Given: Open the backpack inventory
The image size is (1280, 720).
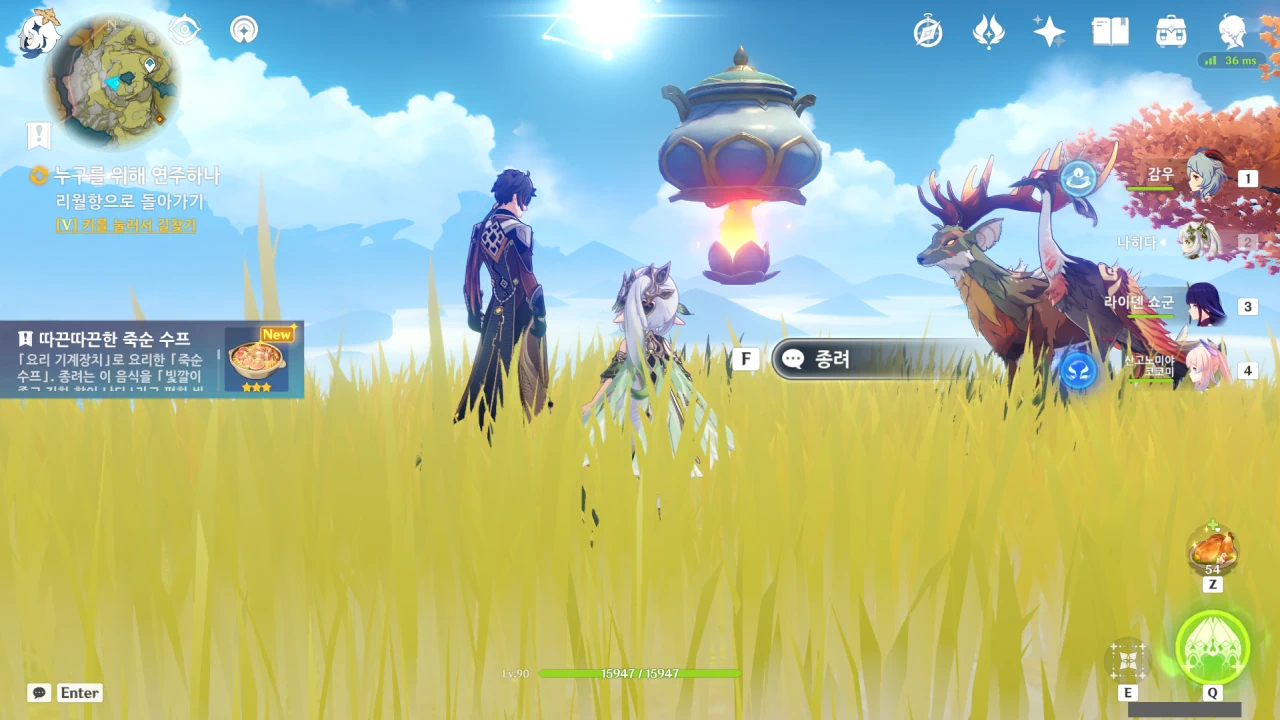Looking at the screenshot, I should tap(1171, 32).
